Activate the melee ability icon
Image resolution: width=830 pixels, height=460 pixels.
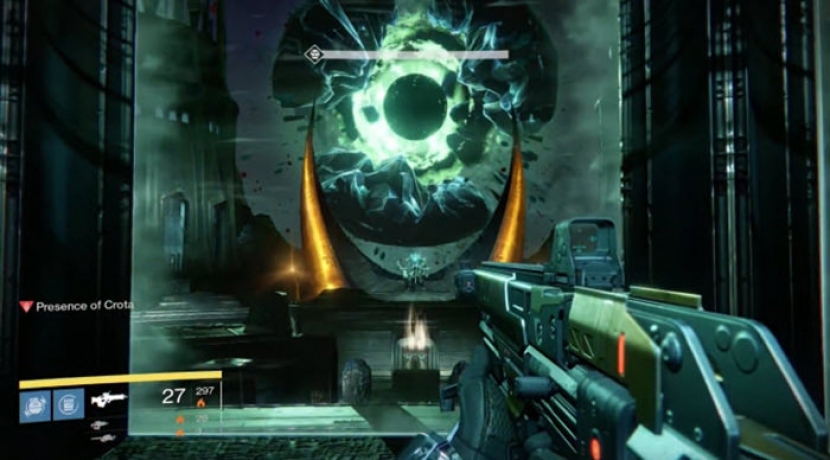[x=68, y=404]
